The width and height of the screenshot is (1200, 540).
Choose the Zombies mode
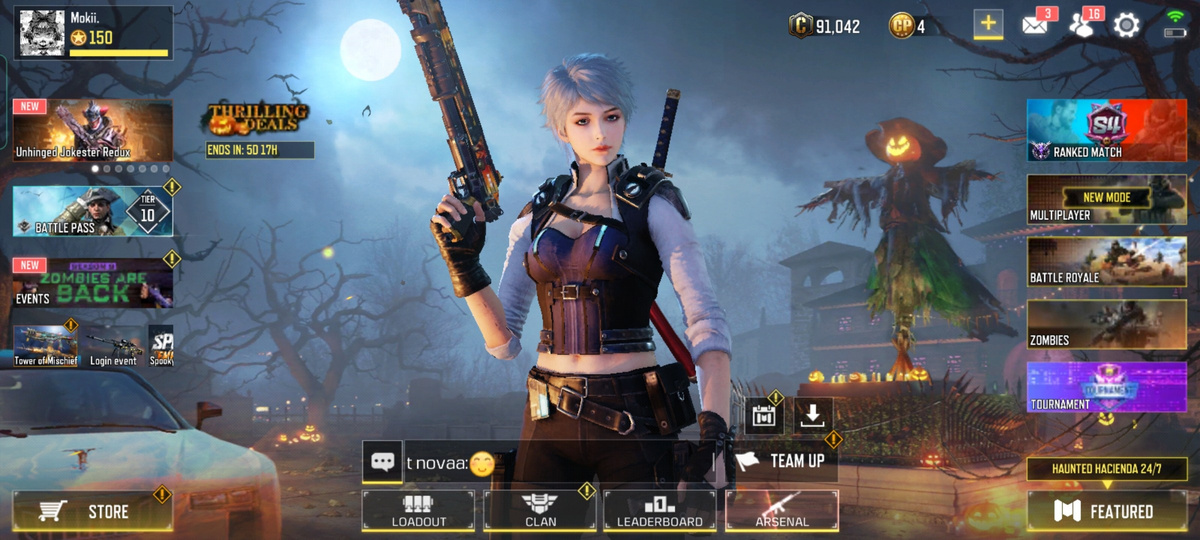click(1106, 325)
